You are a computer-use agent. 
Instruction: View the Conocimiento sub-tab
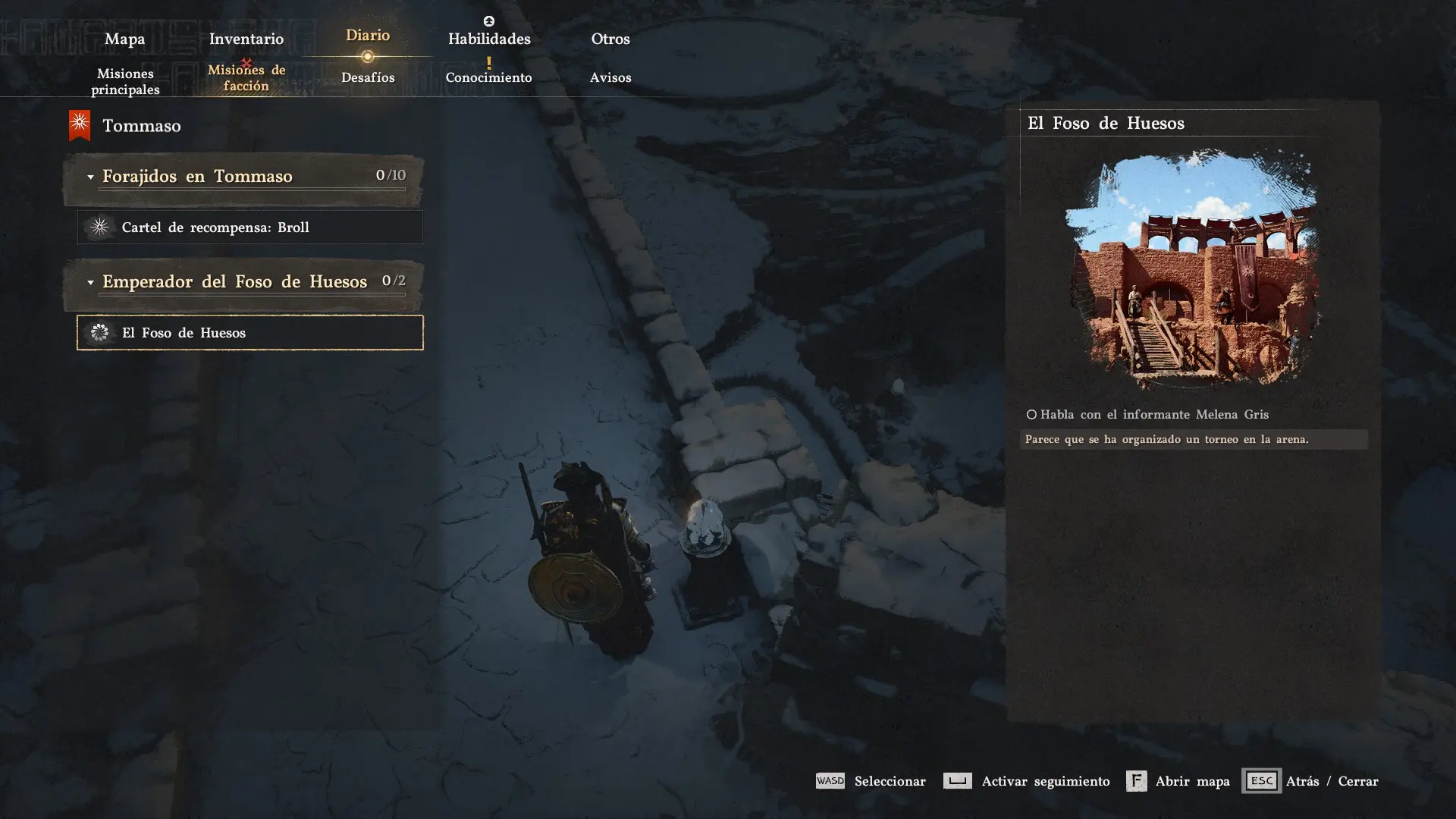pyautogui.click(x=489, y=77)
